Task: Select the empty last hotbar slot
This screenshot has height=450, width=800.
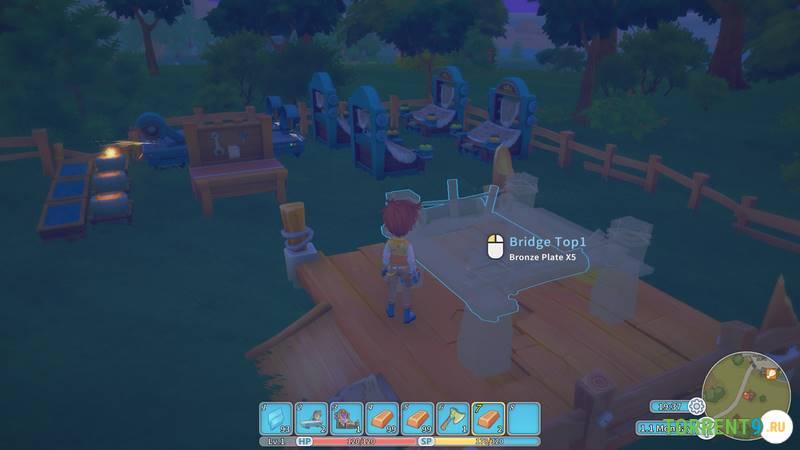Action: click(x=523, y=418)
